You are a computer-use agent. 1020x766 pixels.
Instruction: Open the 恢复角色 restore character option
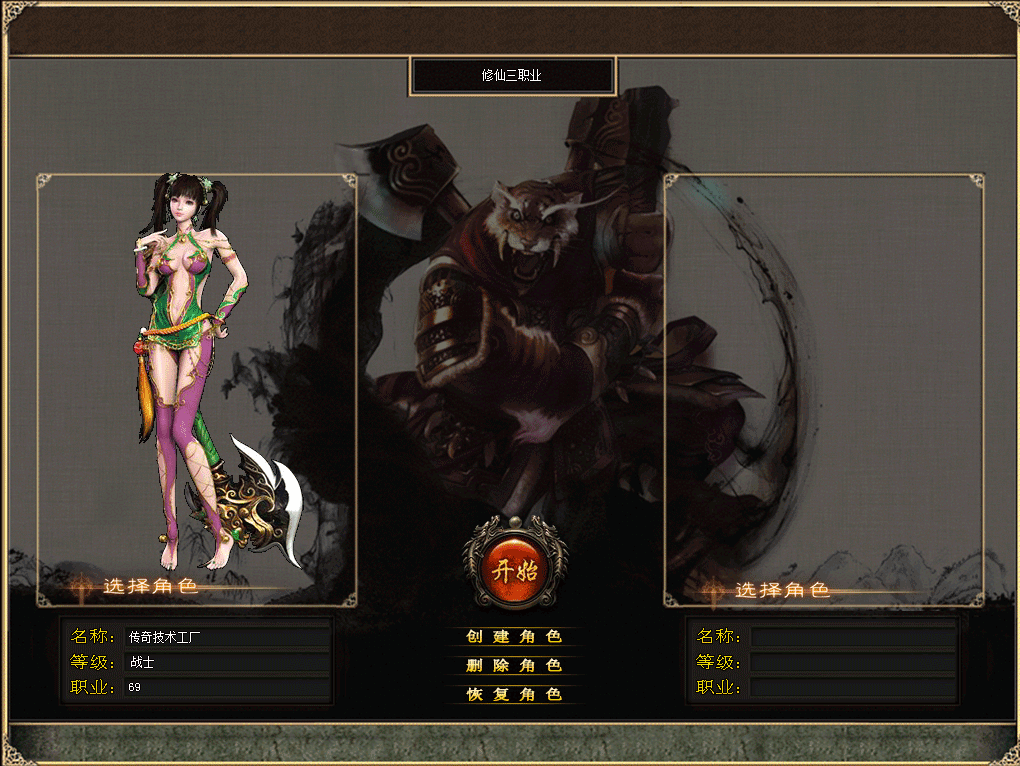click(x=514, y=694)
